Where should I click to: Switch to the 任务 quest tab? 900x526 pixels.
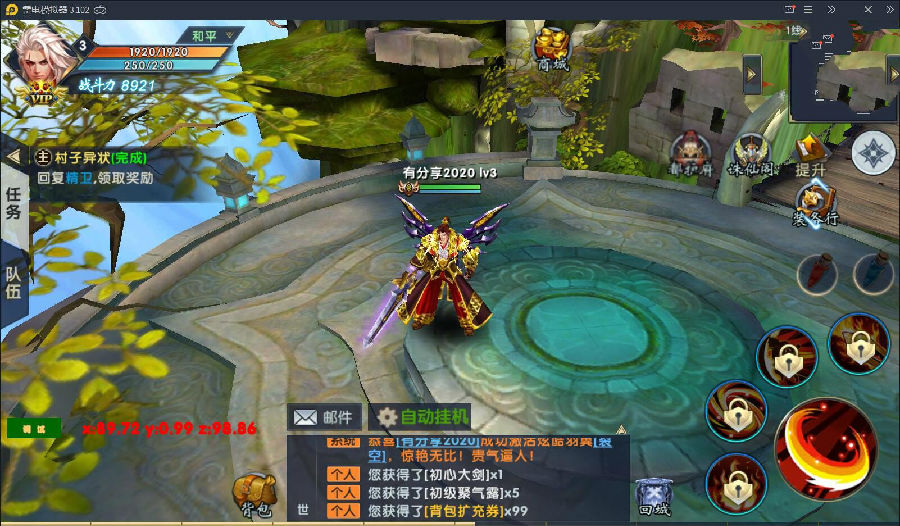click(13, 204)
